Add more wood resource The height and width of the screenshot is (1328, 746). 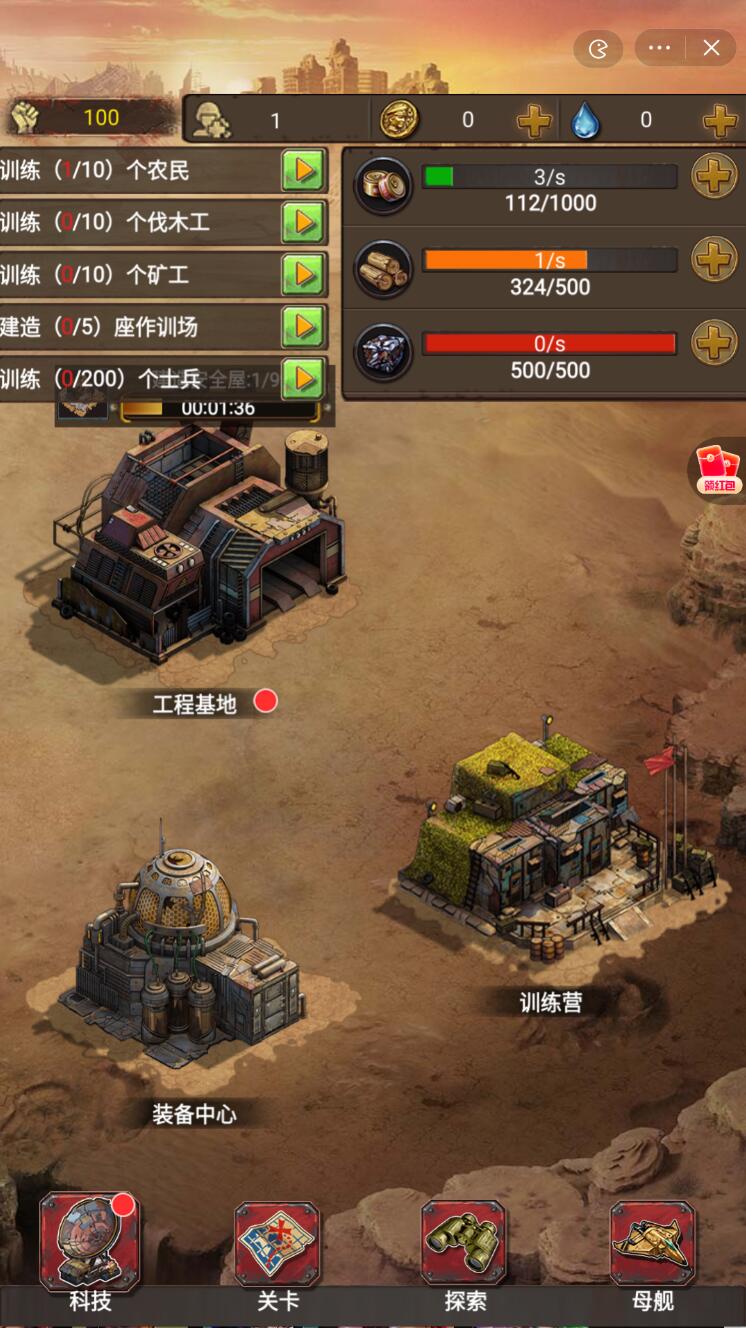[714, 261]
